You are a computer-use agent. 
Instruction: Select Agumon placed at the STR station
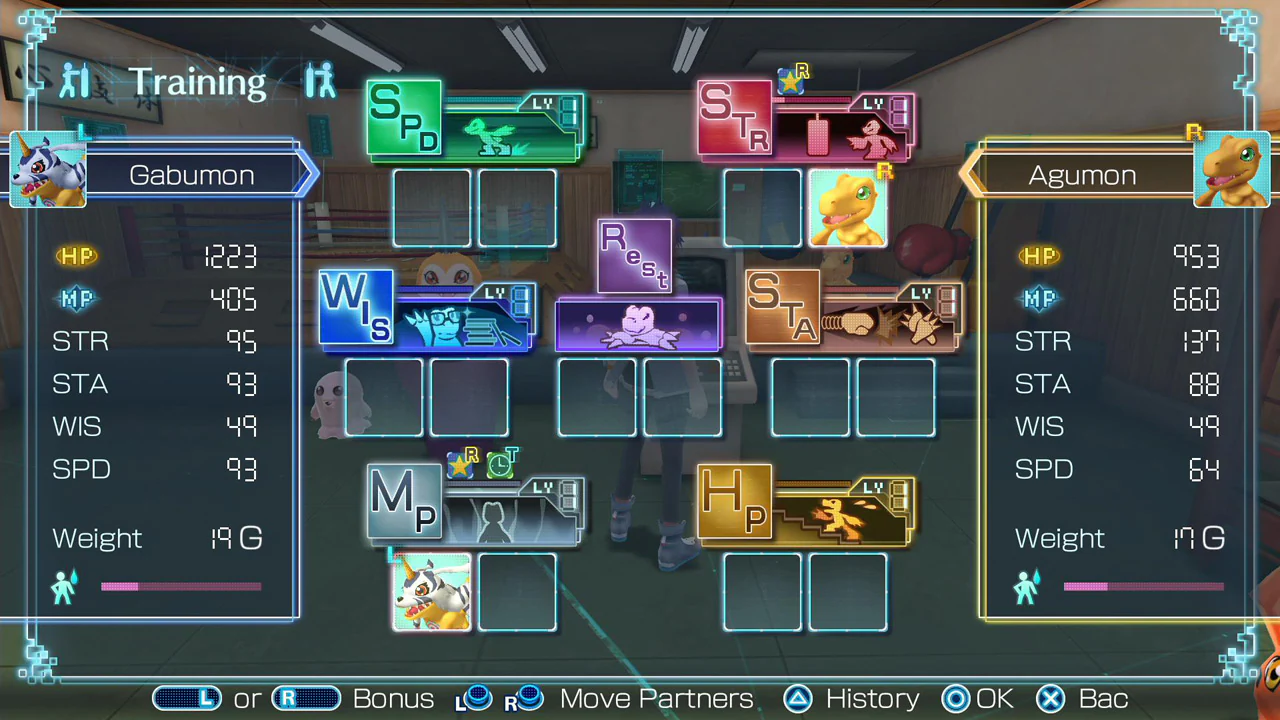point(849,207)
